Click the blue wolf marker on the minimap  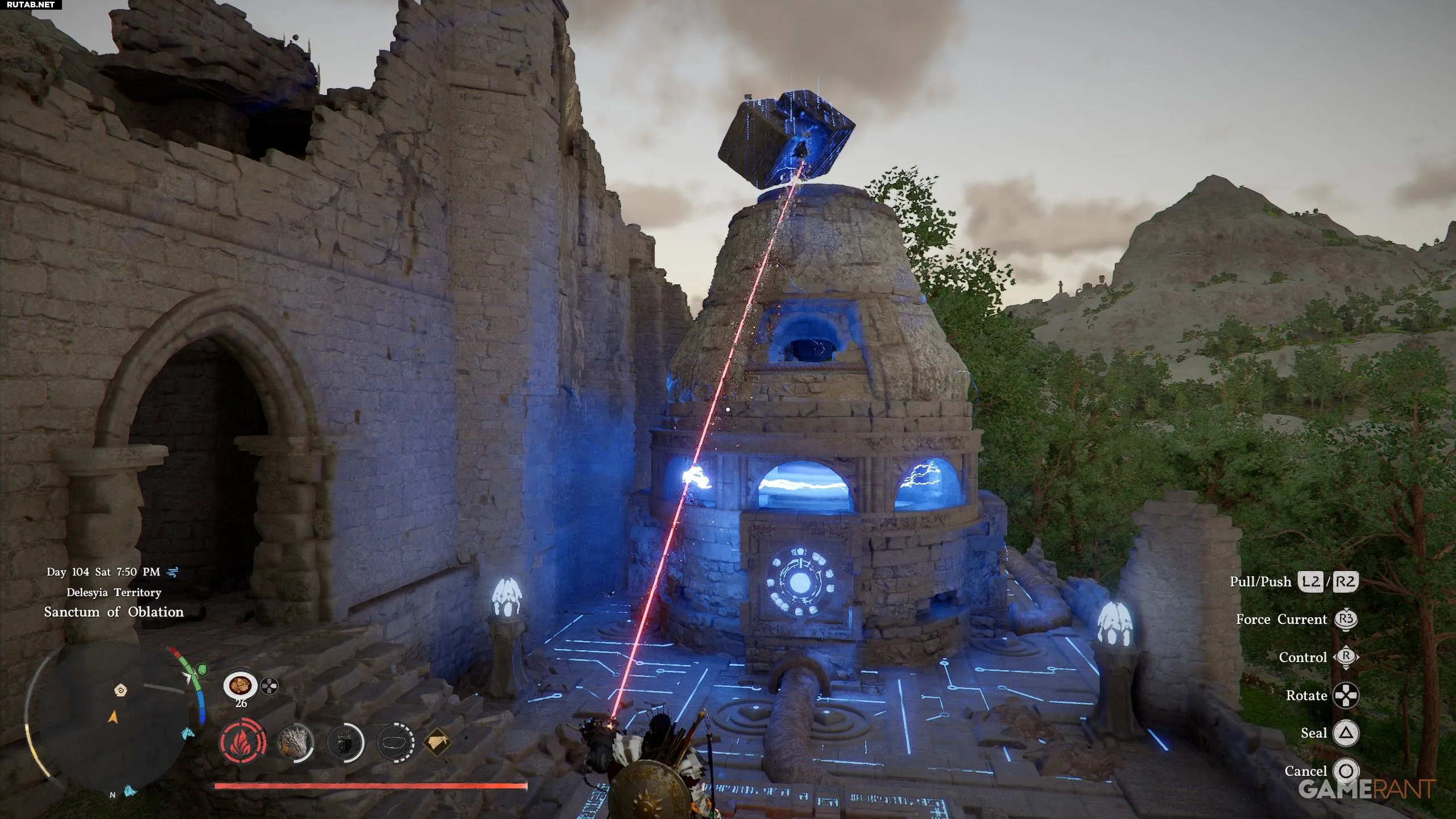pyautogui.click(x=131, y=791)
